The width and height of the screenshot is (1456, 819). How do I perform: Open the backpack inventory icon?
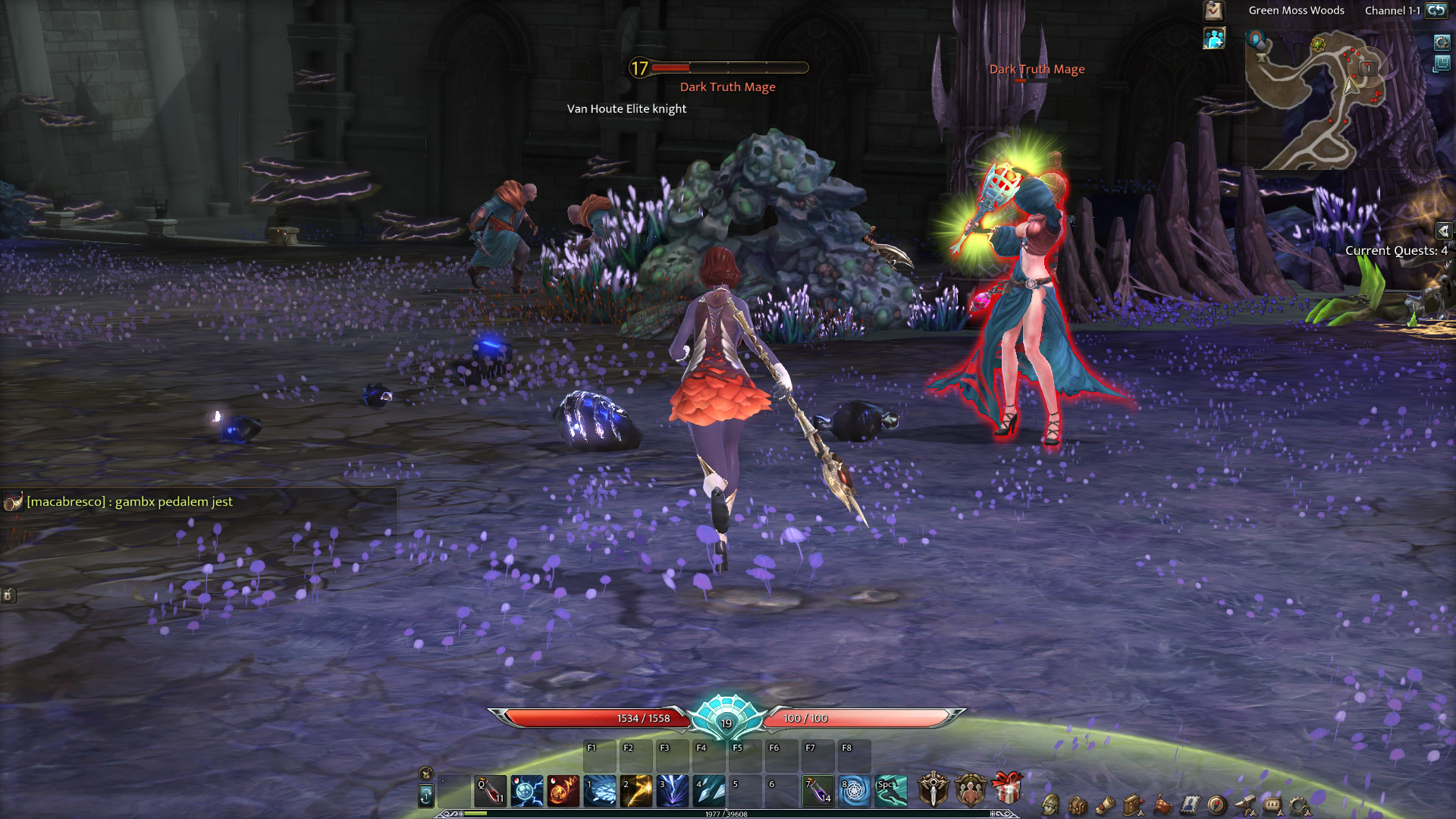click(x=1078, y=805)
